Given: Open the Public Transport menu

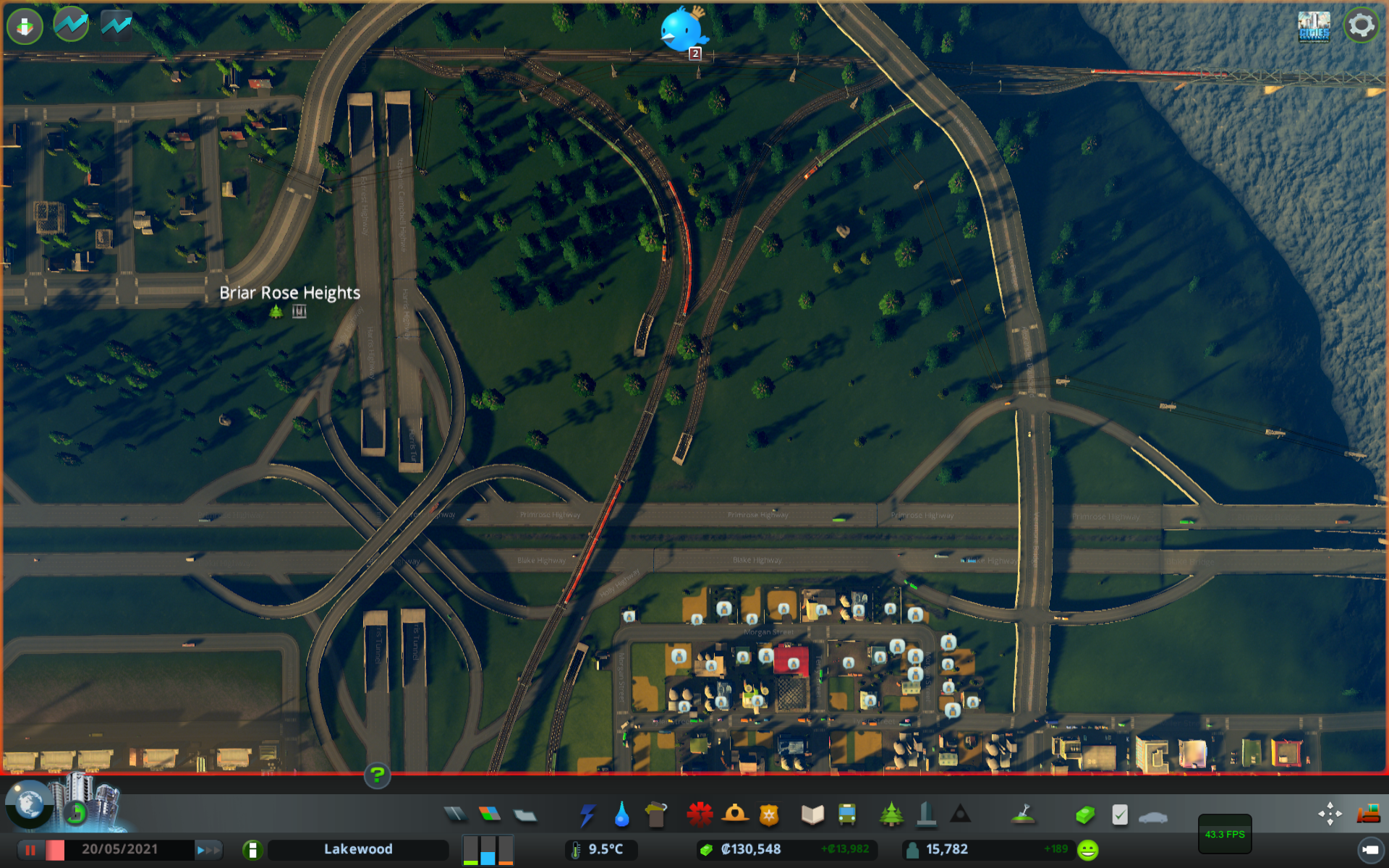Looking at the screenshot, I should click(x=846, y=813).
